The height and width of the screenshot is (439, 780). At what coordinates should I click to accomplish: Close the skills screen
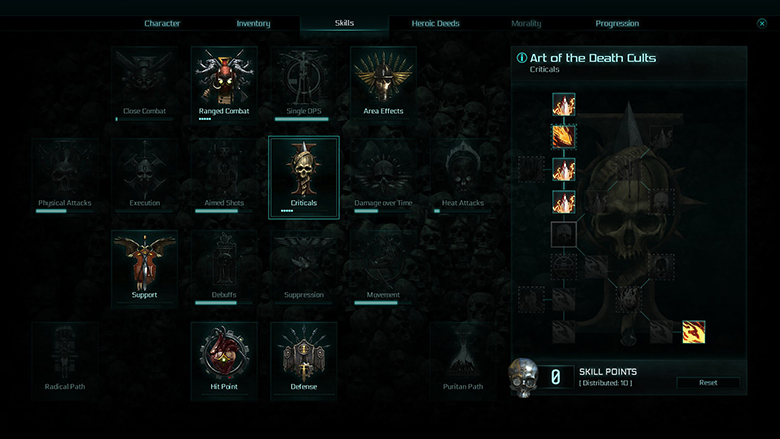762,23
